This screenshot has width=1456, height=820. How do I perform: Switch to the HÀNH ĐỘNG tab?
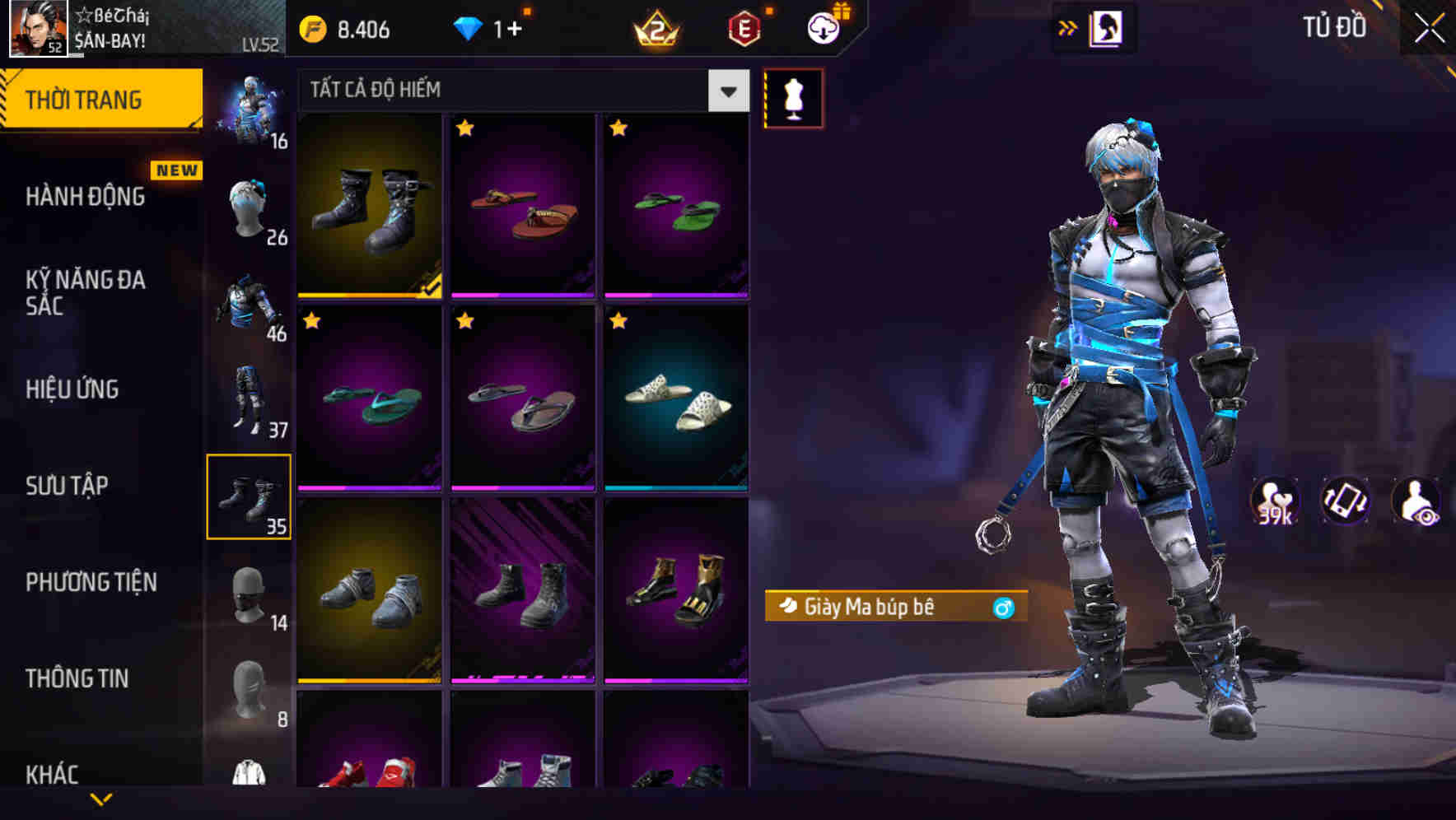(x=86, y=197)
